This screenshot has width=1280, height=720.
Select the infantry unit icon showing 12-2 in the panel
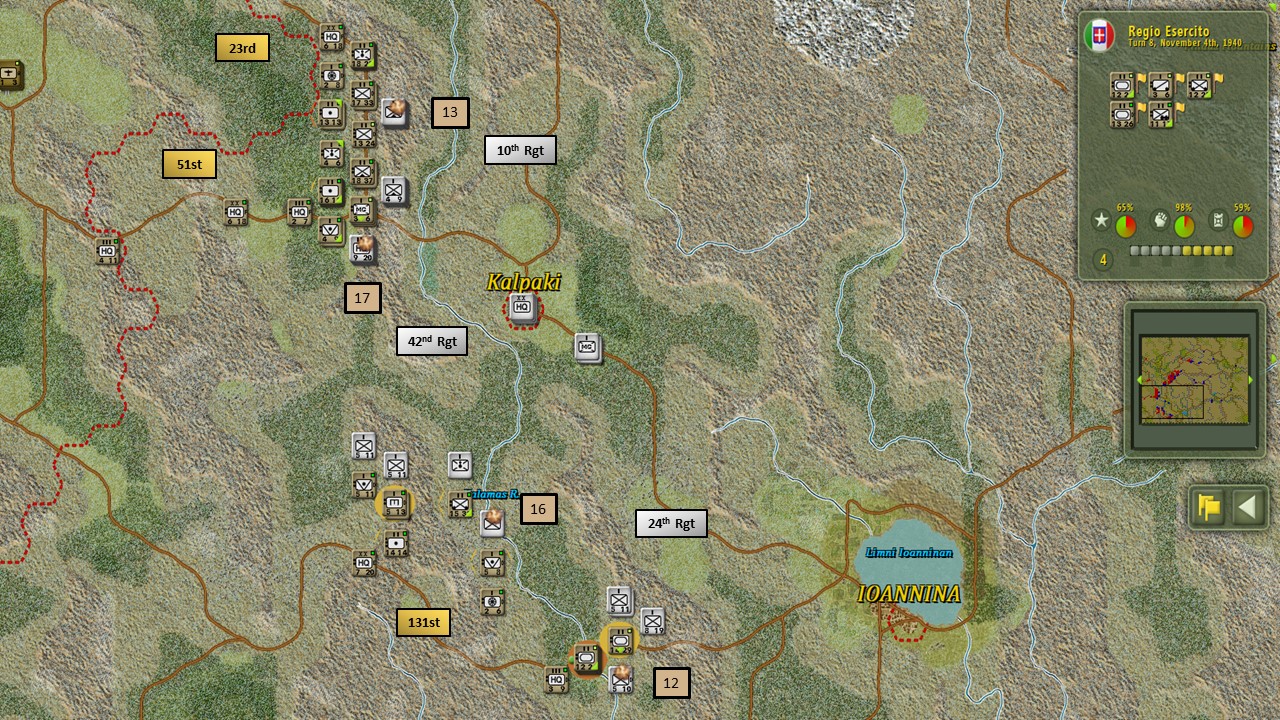tap(1201, 84)
